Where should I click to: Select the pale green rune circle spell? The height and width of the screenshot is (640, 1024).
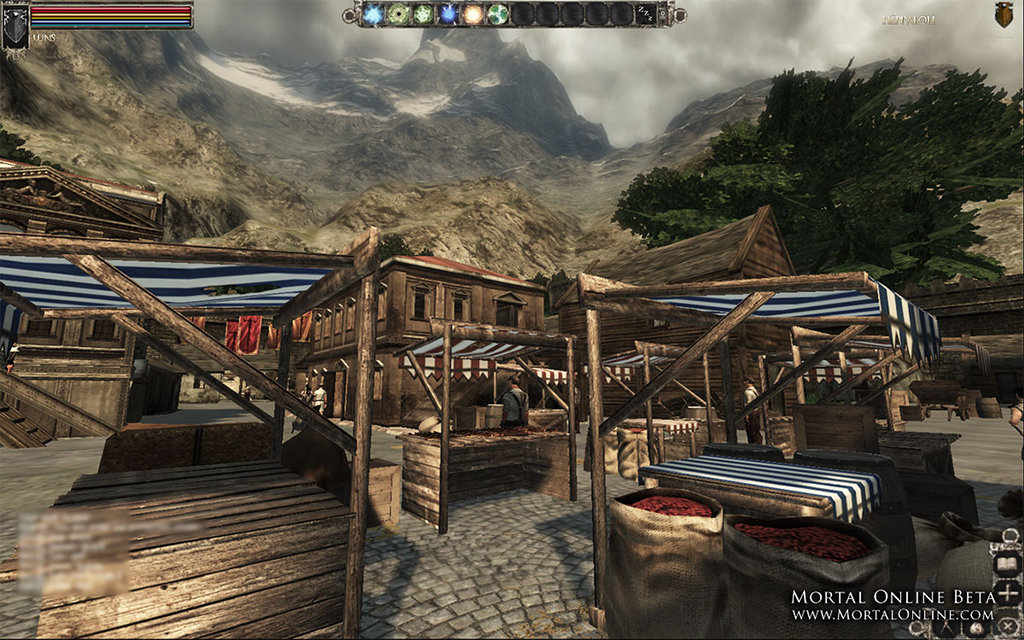coord(424,14)
